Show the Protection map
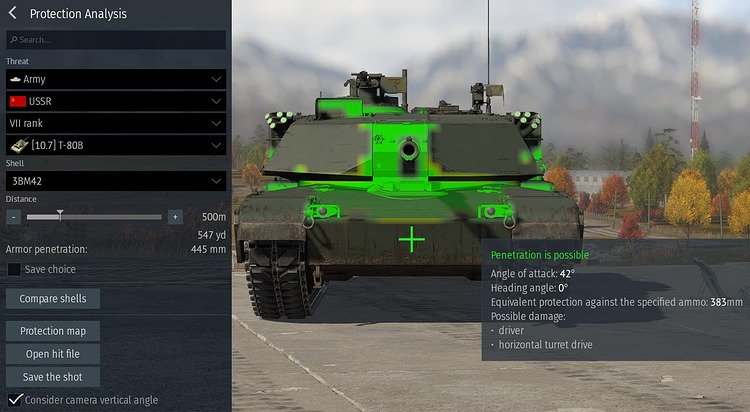This screenshot has width=750, height=412. click(53, 331)
